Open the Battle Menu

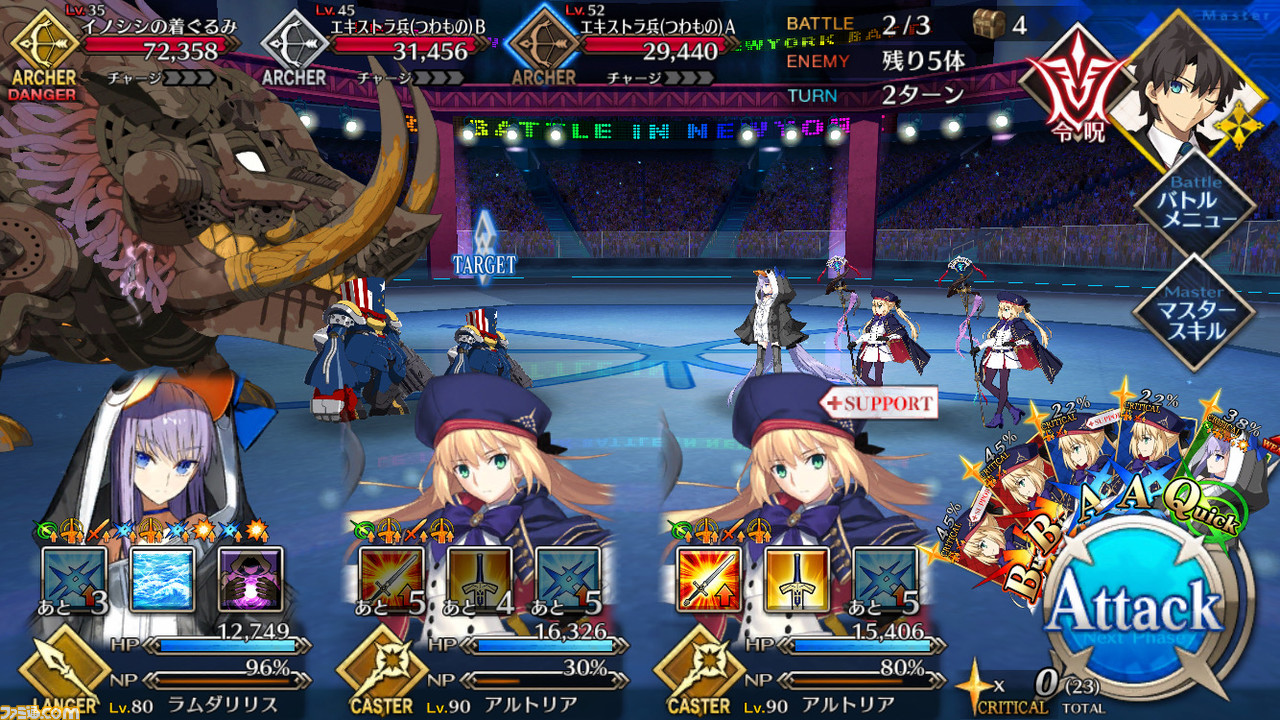click(1195, 207)
